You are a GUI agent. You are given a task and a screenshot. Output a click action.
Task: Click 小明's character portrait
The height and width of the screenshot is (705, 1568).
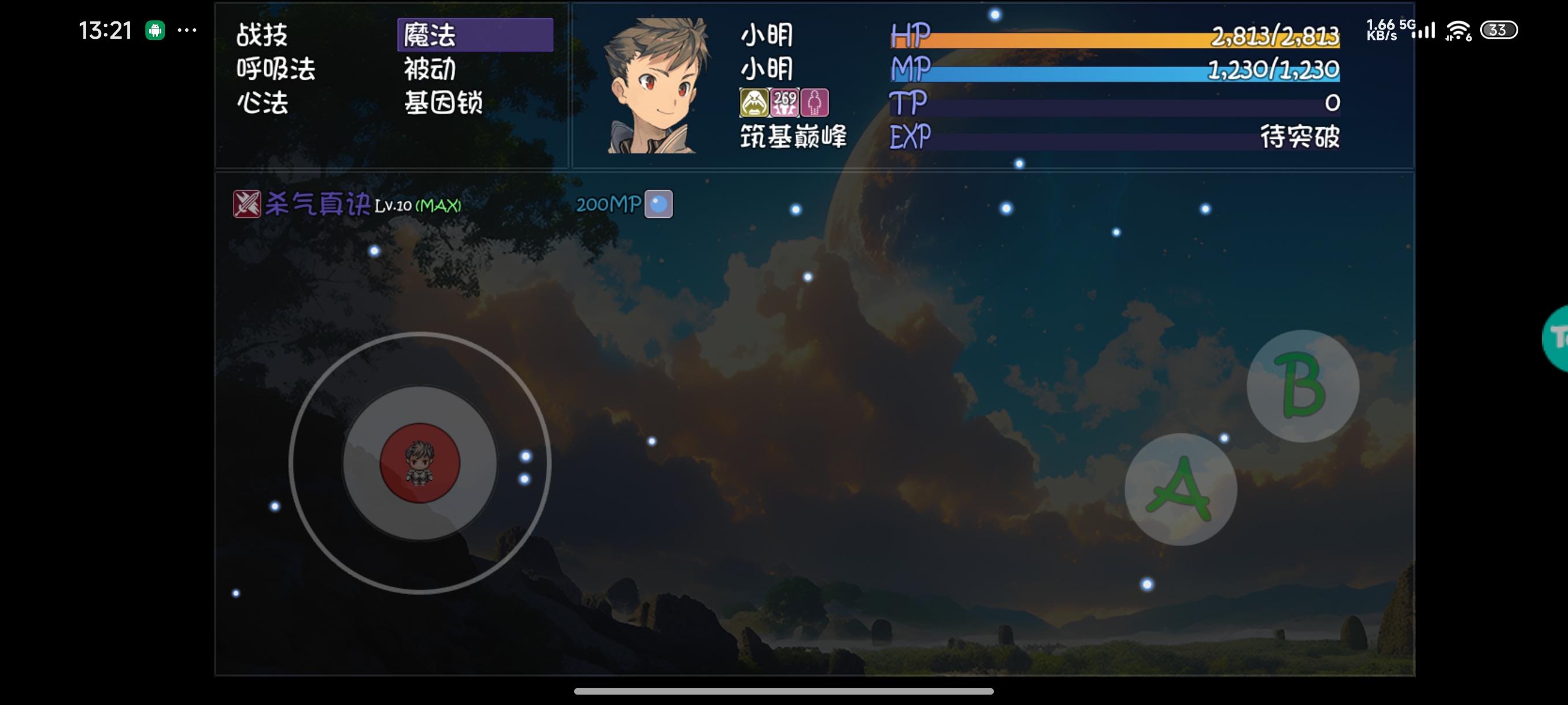pyautogui.click(x=659, y=85)
